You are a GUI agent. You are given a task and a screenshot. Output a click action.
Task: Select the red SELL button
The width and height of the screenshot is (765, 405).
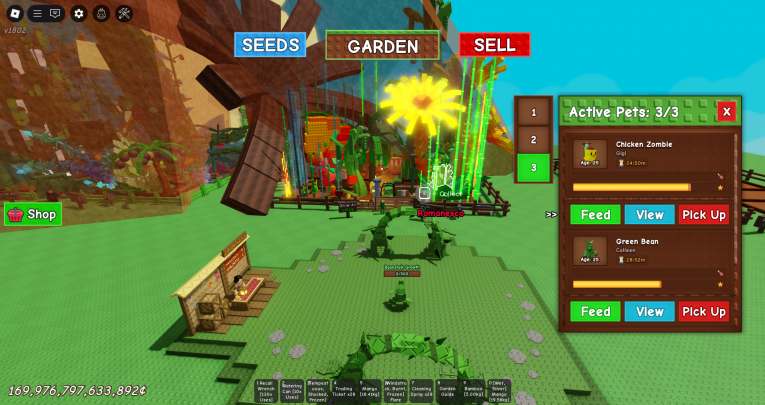494,45
